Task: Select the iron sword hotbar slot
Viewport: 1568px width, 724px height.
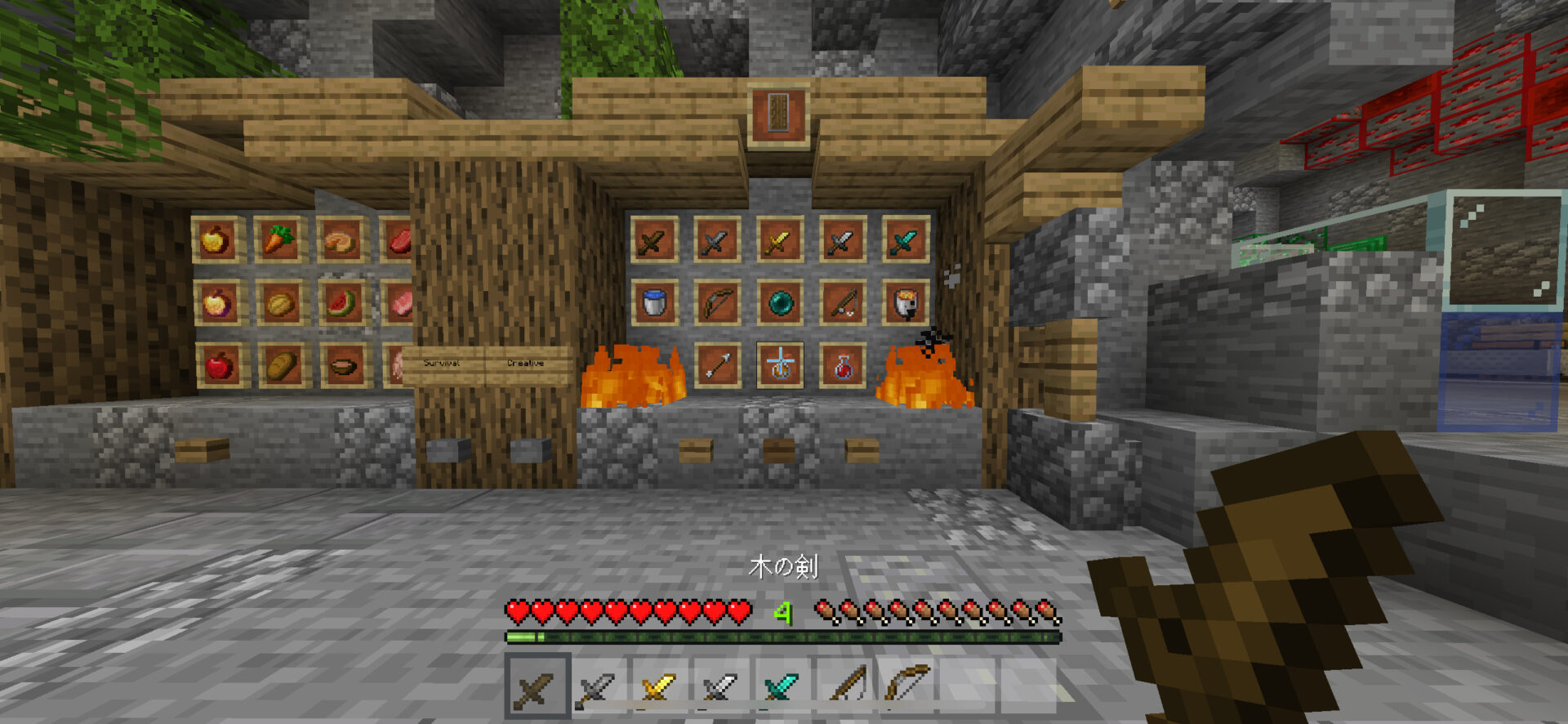Action: [721, 687]
